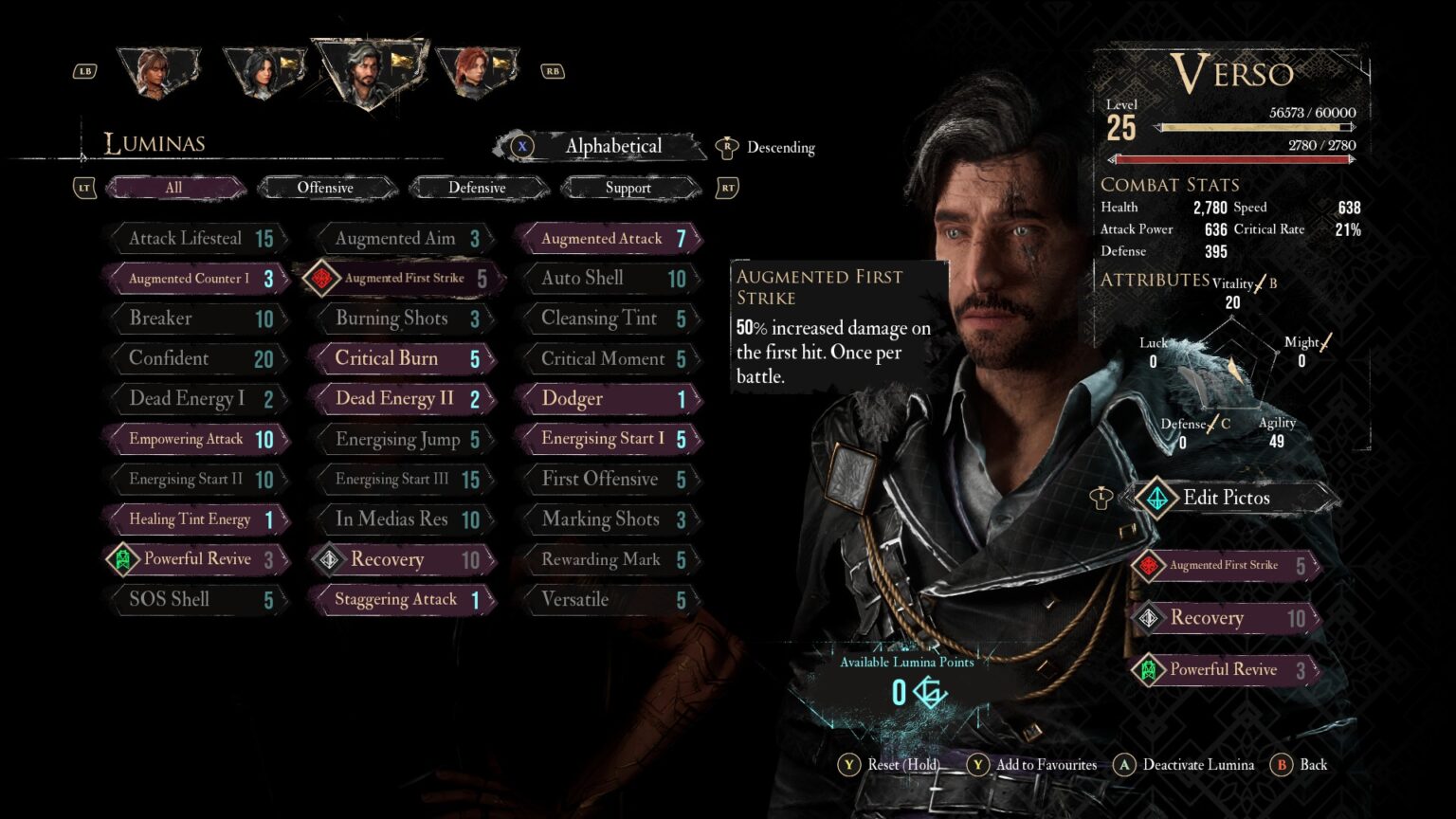Image resolution: width=1456 pixels, height=819 pixels.
Task: Choose the Dodger lumina entry
Action: (610, 399)
